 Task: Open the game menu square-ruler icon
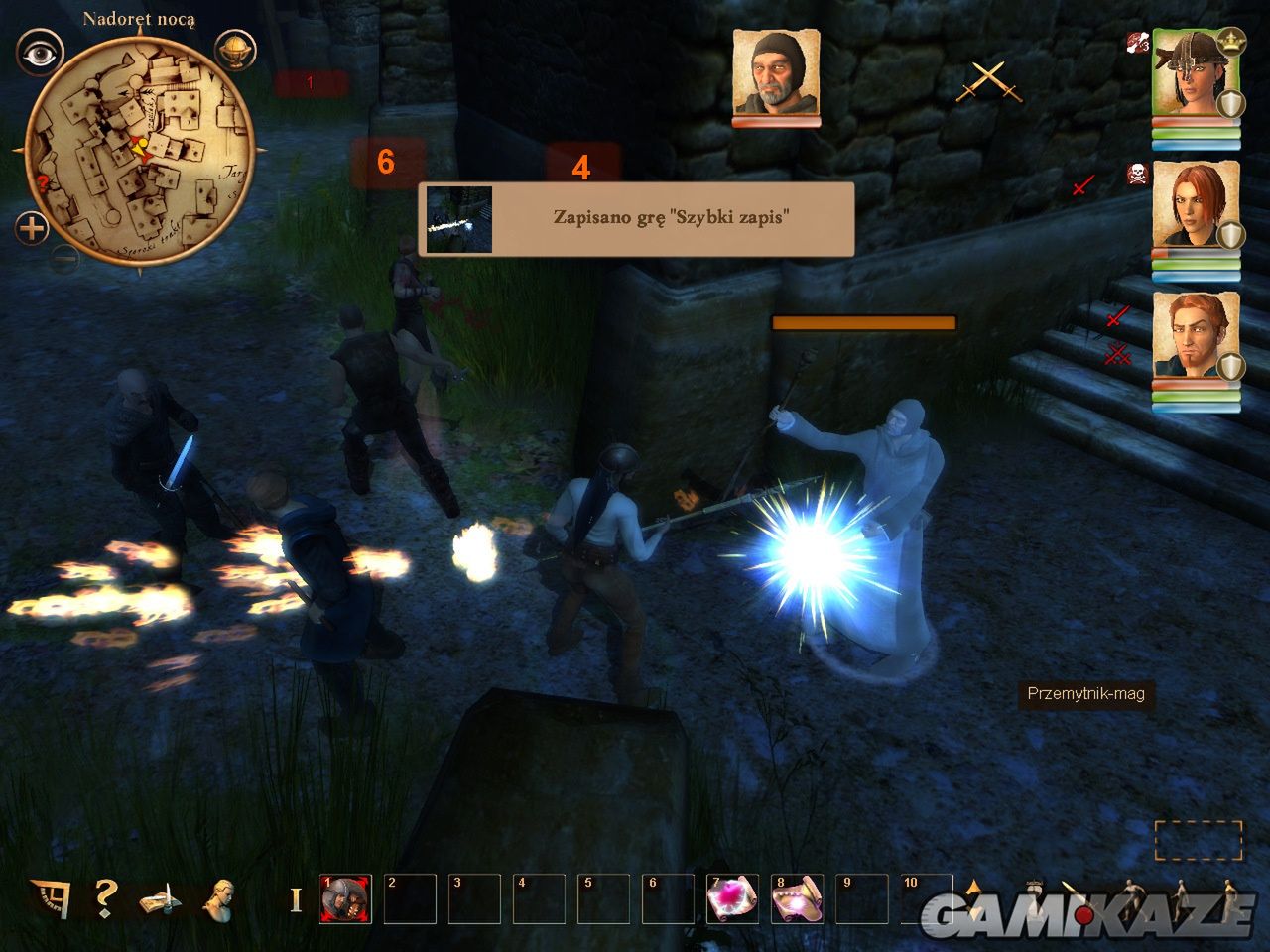point(50,898)
